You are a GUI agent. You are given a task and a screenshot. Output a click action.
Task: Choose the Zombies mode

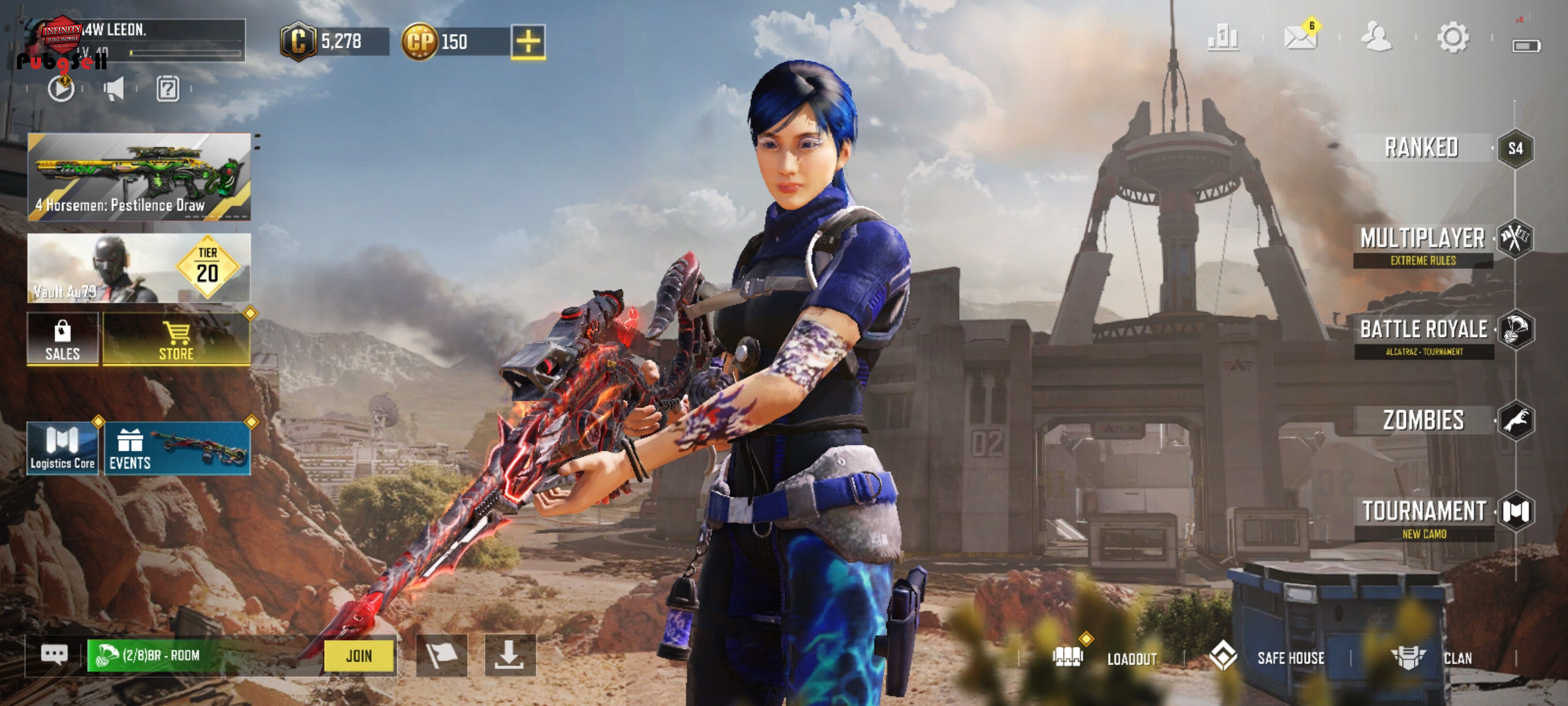click(1424, 420)
